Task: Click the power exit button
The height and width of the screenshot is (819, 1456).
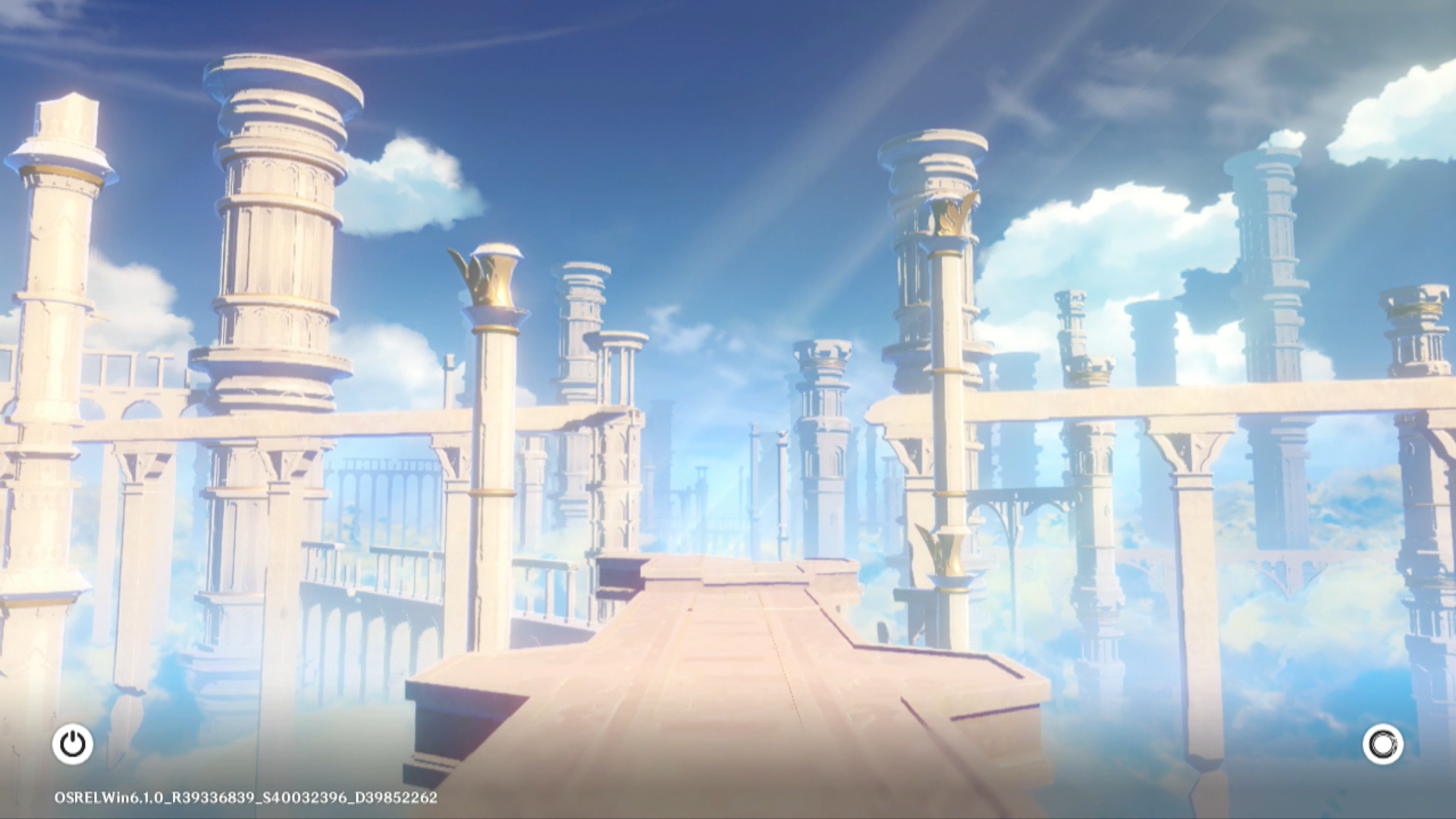Action: (x=73, y=744)
